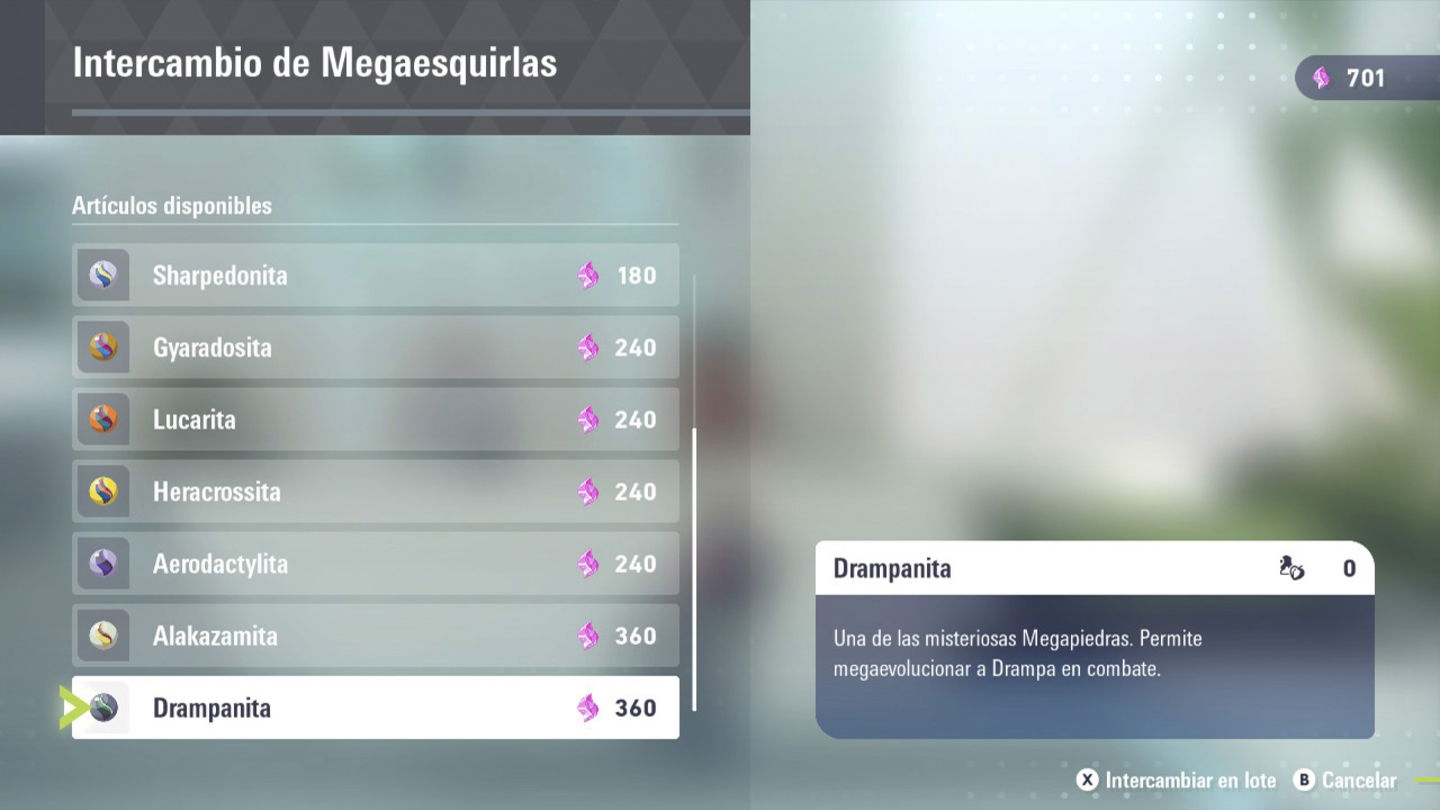This screenshot has width=1440, height=810.
Task: Activate Intercambiar en lote option
Action: click(x=1177, y=780)
